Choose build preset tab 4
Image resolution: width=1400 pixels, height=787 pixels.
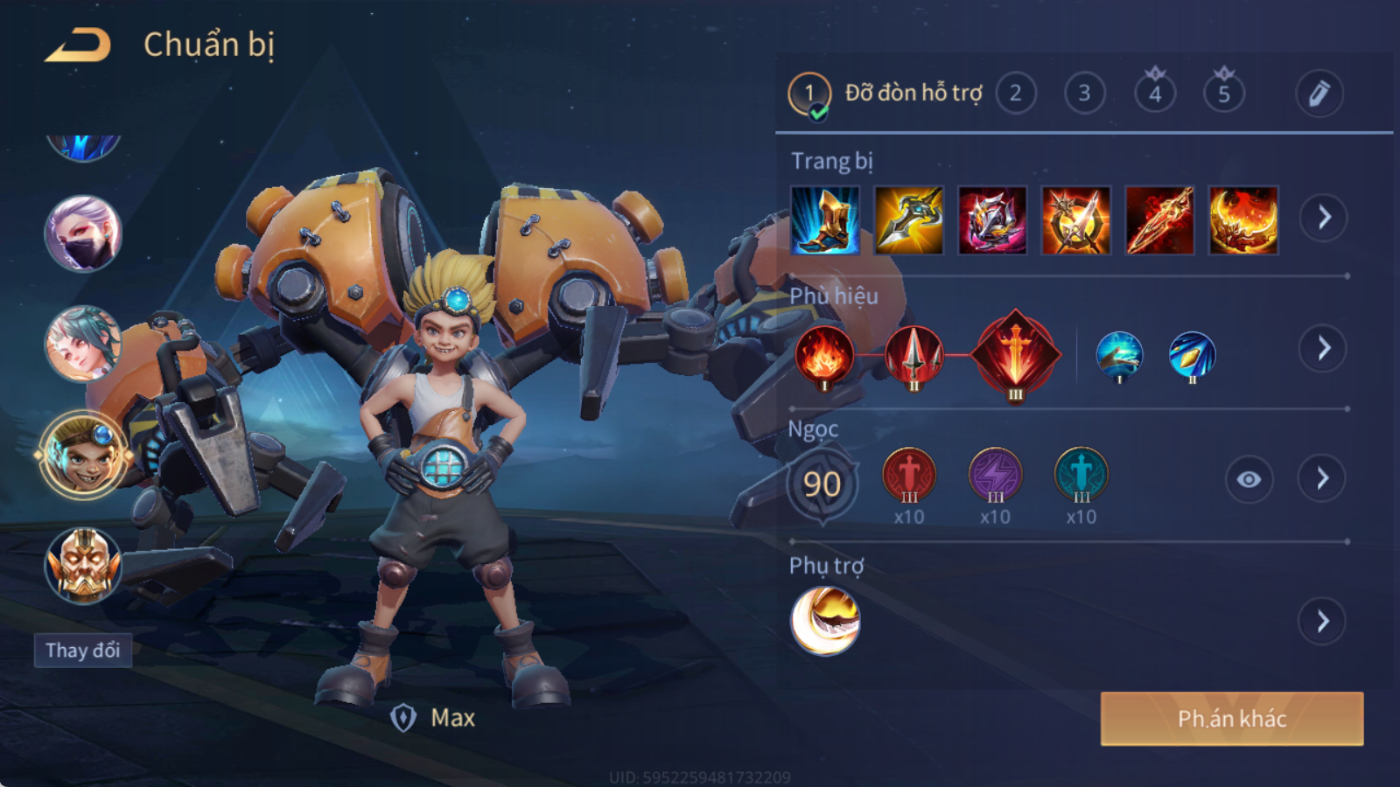tap(1155, 94)
